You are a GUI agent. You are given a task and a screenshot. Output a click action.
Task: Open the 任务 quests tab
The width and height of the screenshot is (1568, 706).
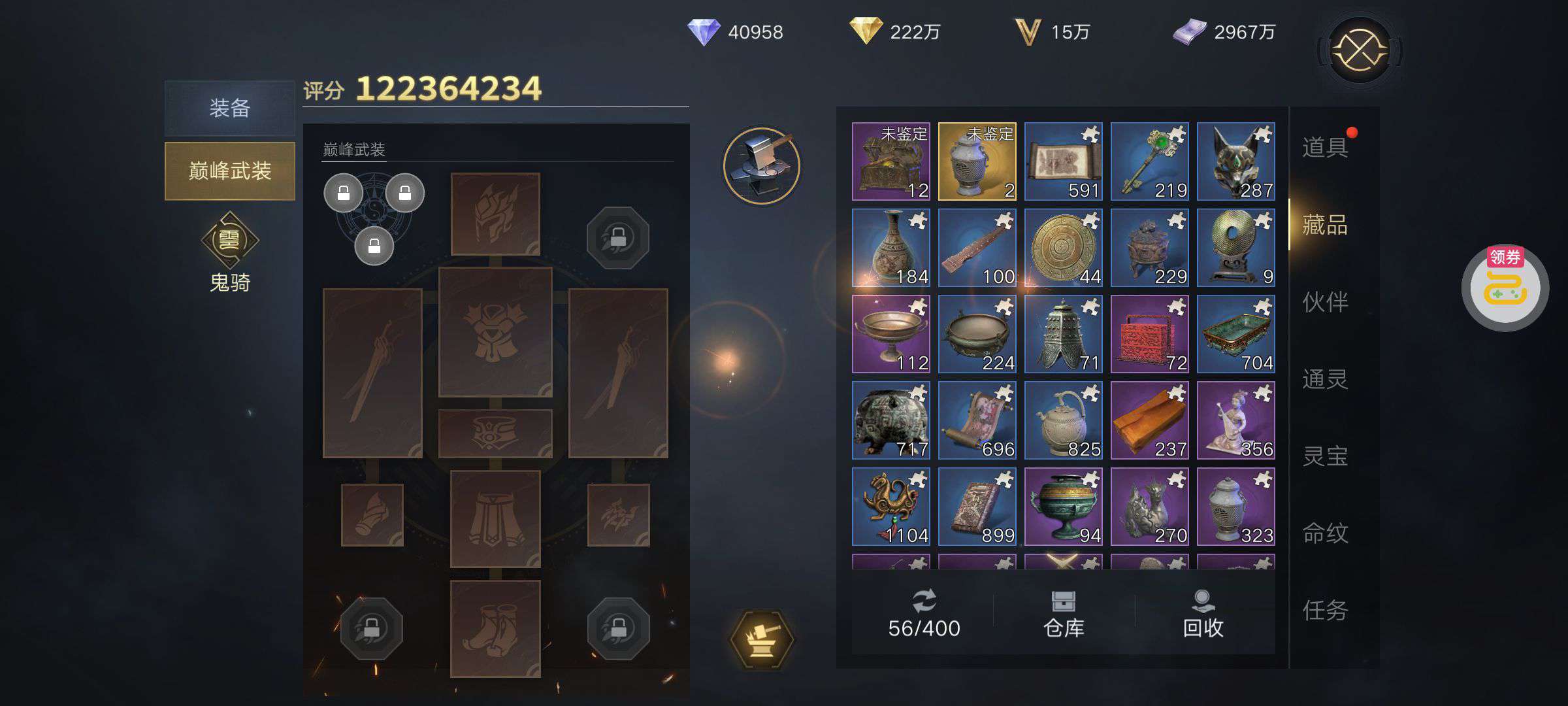[x=1325, y=610]
